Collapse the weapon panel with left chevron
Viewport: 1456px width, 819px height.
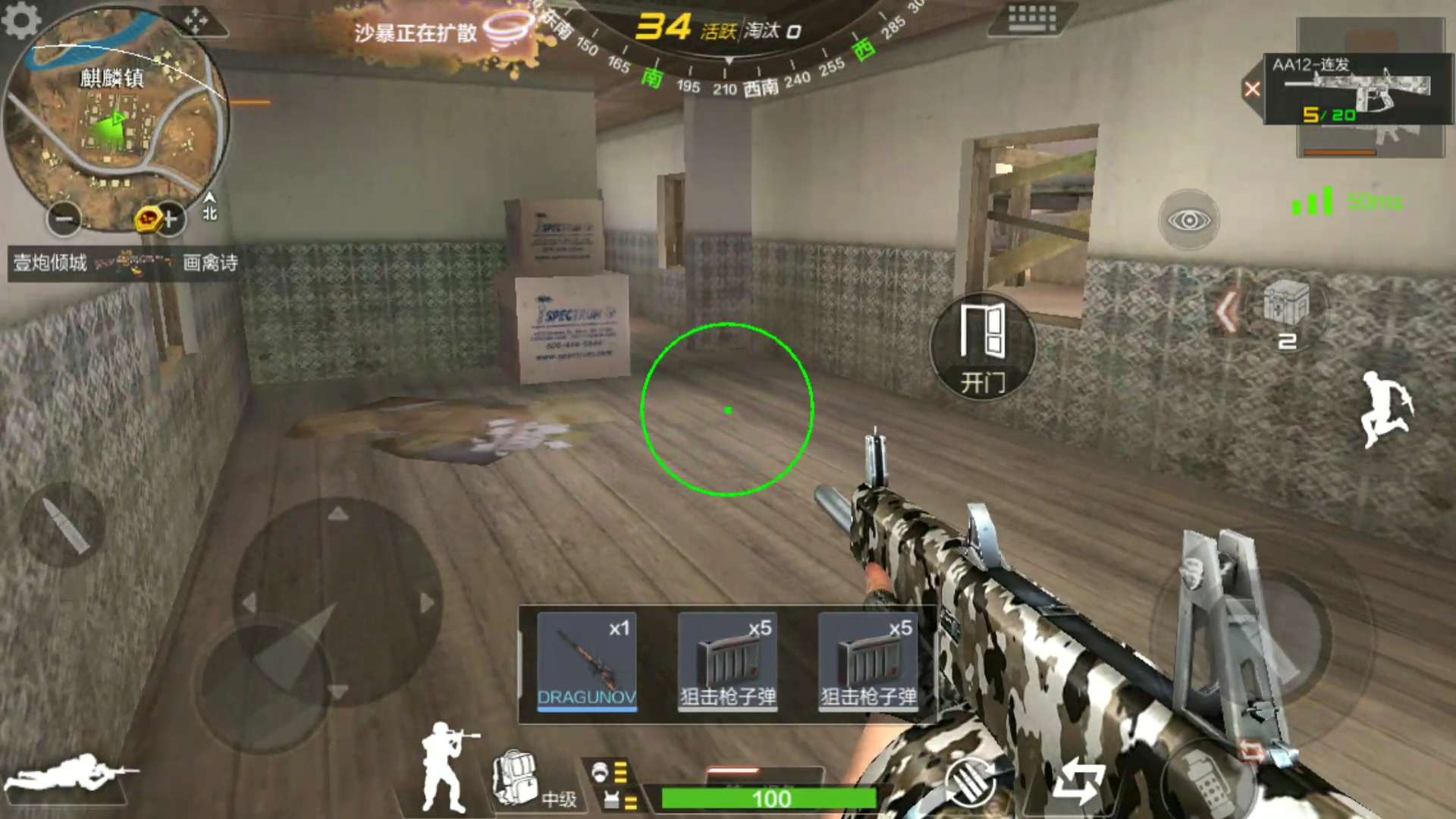pos(1225,310)
